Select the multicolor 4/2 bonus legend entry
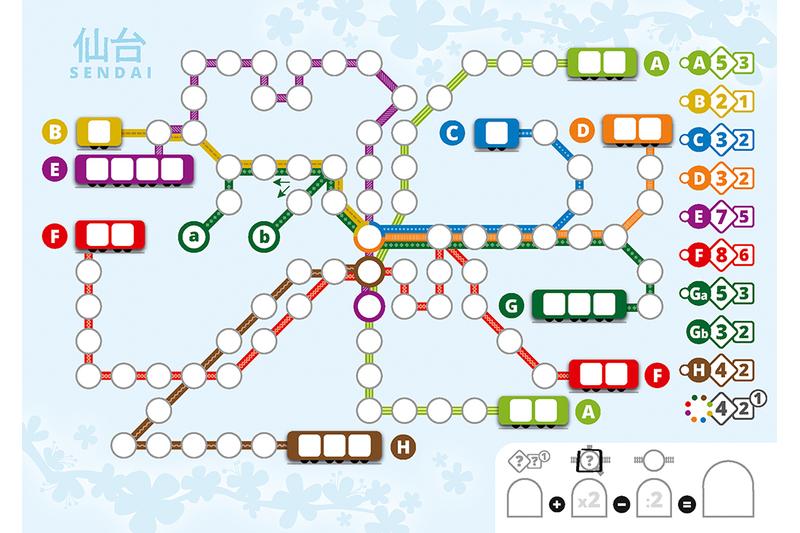Image resolution: width=800 pixels, height=533 pixels. [722, 406]
